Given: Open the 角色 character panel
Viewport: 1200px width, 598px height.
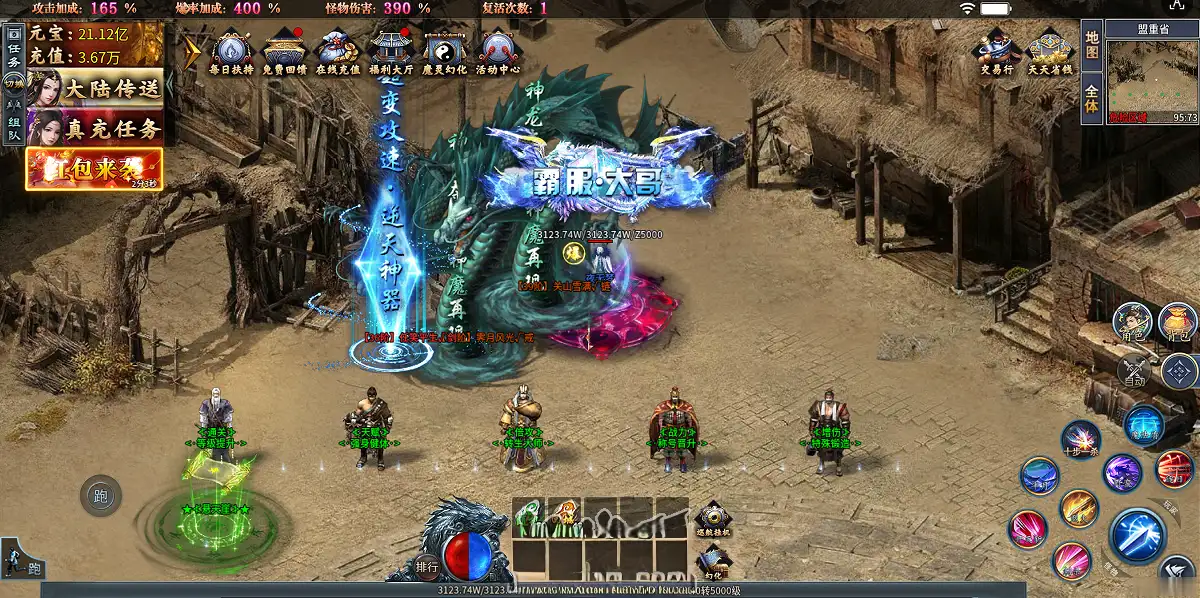Looking at the screenshot, I should 1132,322.
